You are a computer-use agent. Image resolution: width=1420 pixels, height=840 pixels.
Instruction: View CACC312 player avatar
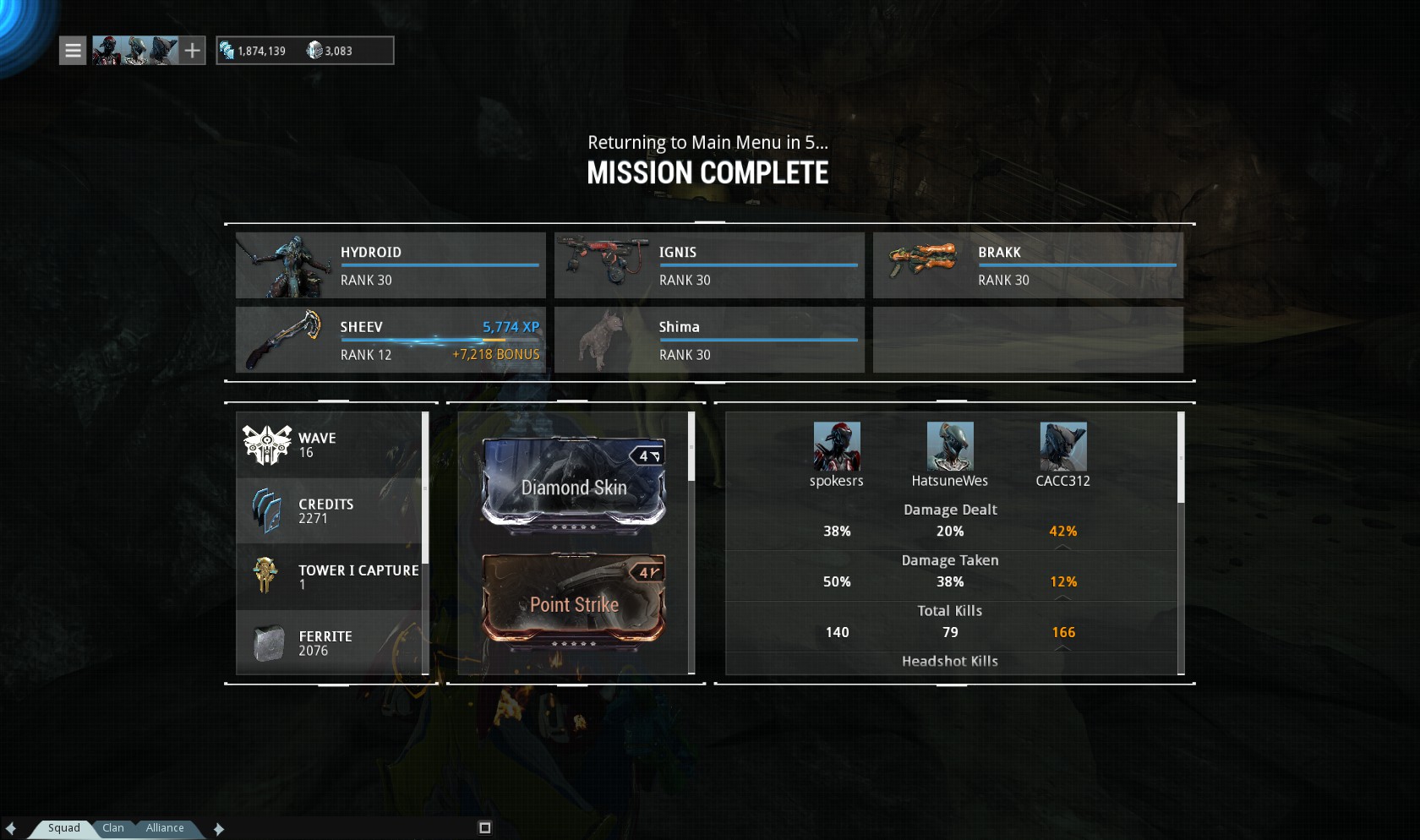pyautogui.click(x=1063, y=446)
